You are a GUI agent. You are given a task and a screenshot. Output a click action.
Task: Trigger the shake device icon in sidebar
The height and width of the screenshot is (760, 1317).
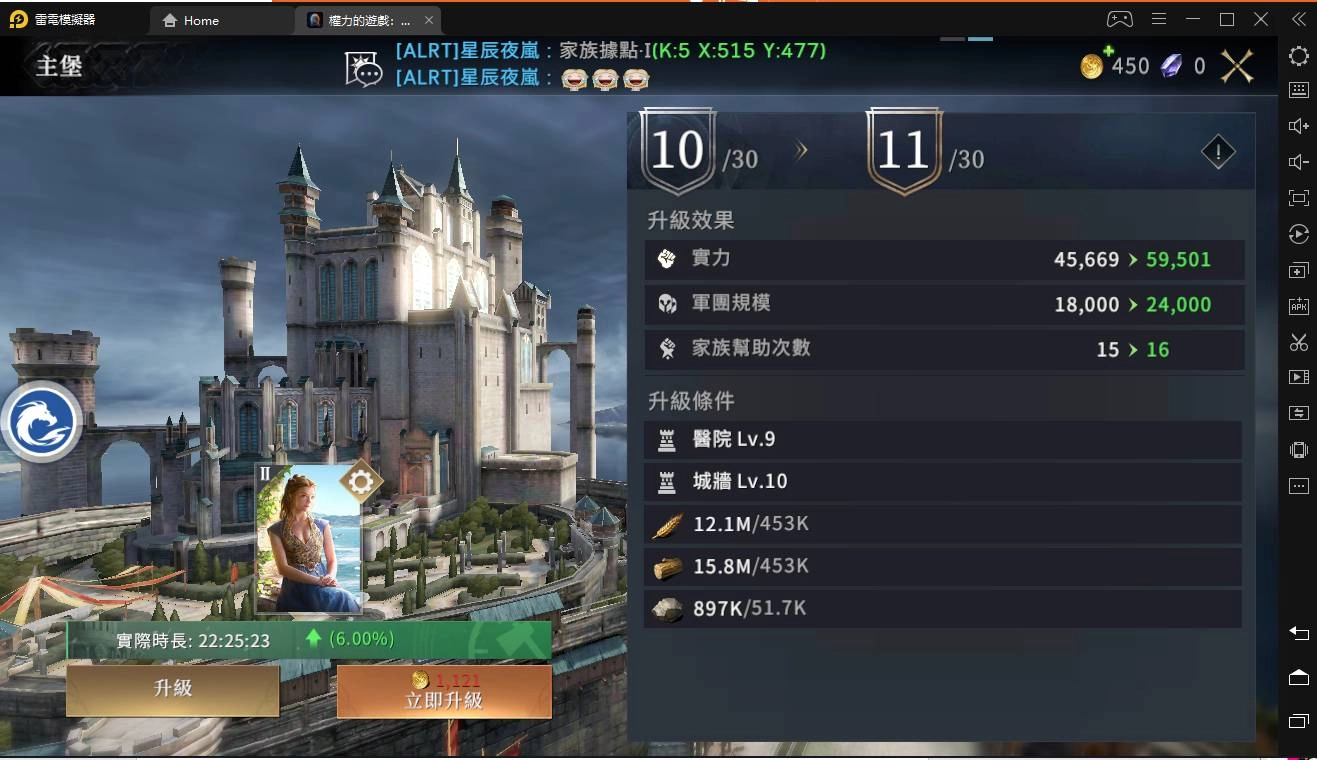[x=1297, y=449]
